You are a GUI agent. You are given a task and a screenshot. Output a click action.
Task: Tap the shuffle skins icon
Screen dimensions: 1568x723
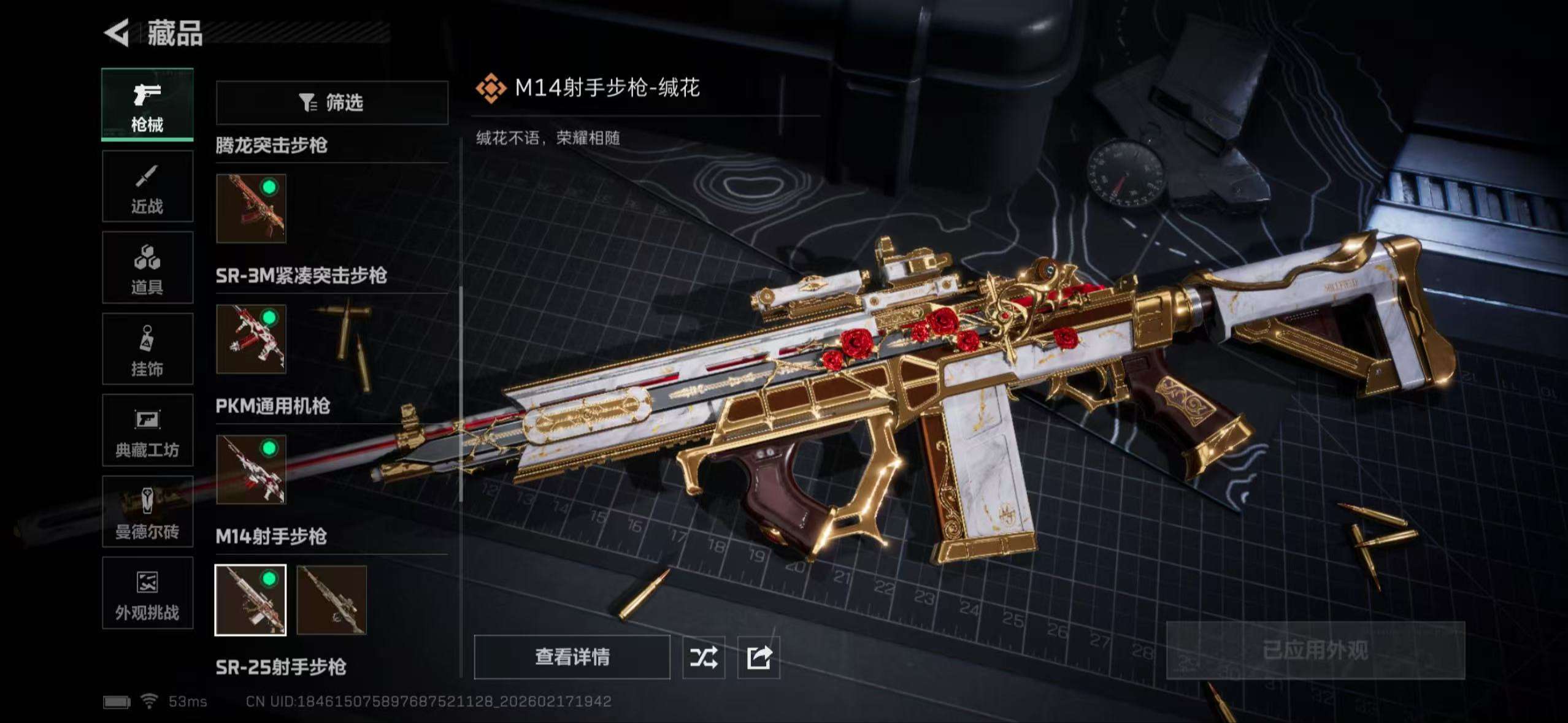pos(704,657)
